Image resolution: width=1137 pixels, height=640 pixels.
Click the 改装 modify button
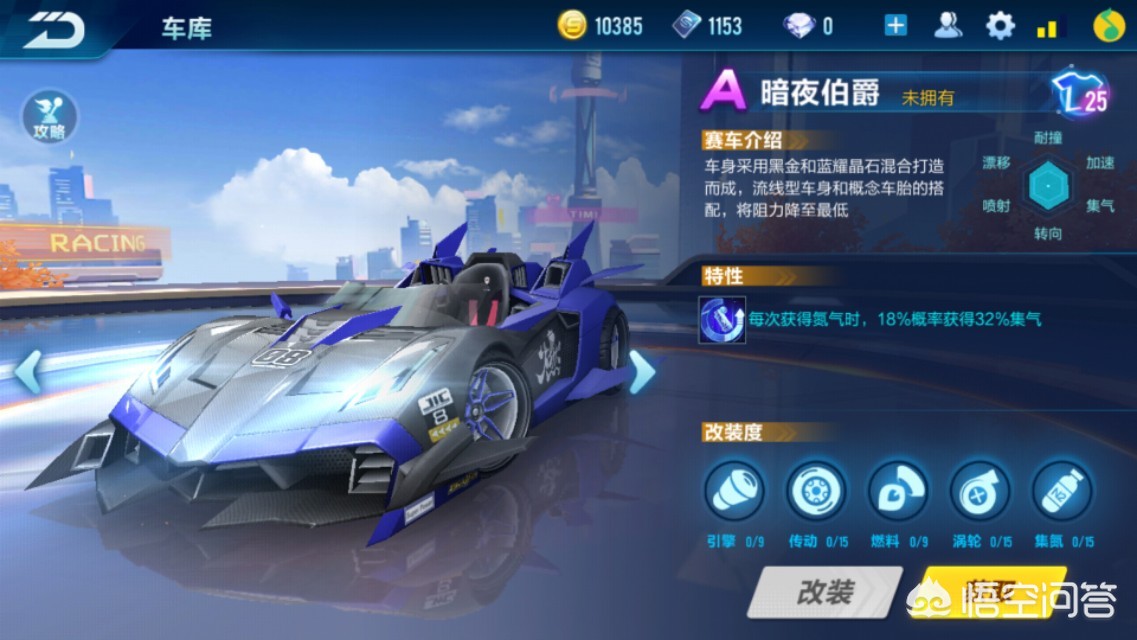point(826,593)
